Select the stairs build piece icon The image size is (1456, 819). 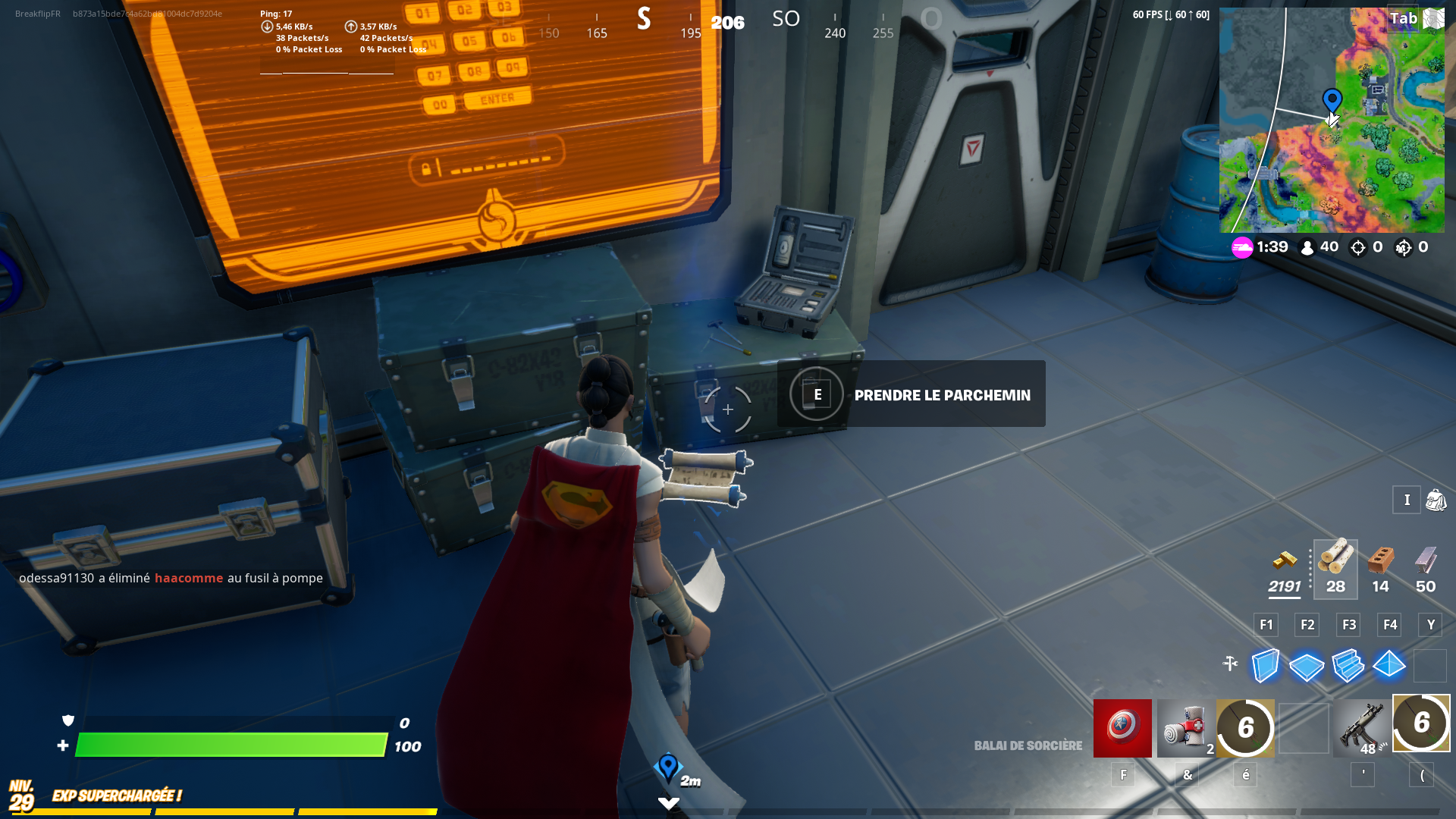coord(1348,667)
